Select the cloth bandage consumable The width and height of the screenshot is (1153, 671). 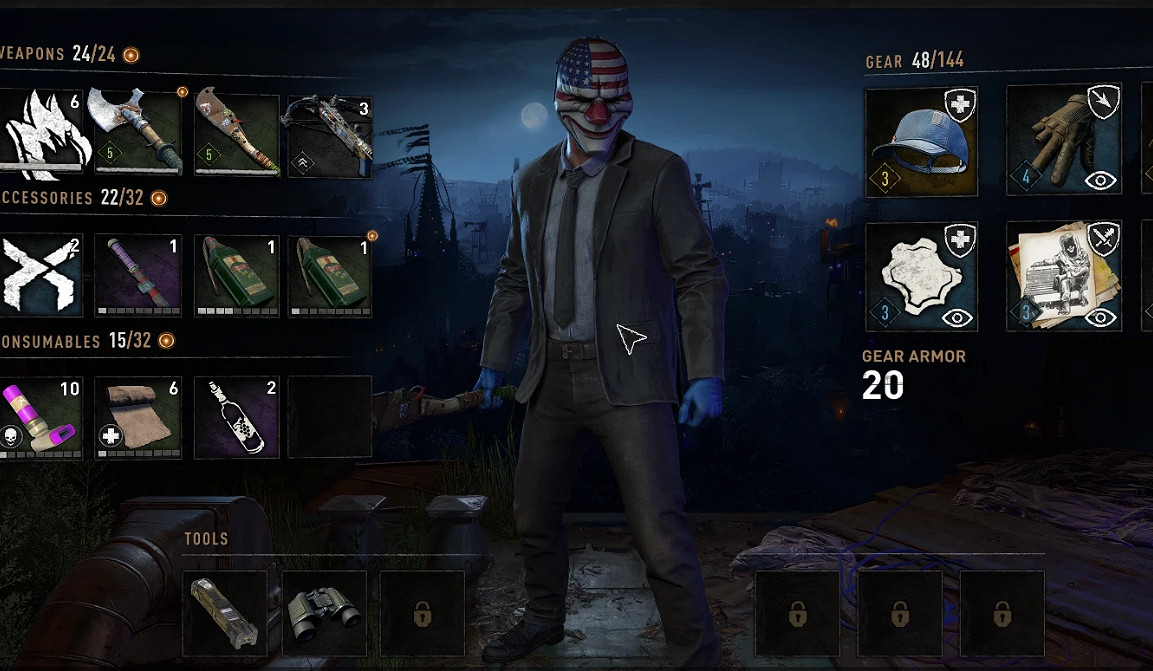(138, 418)
